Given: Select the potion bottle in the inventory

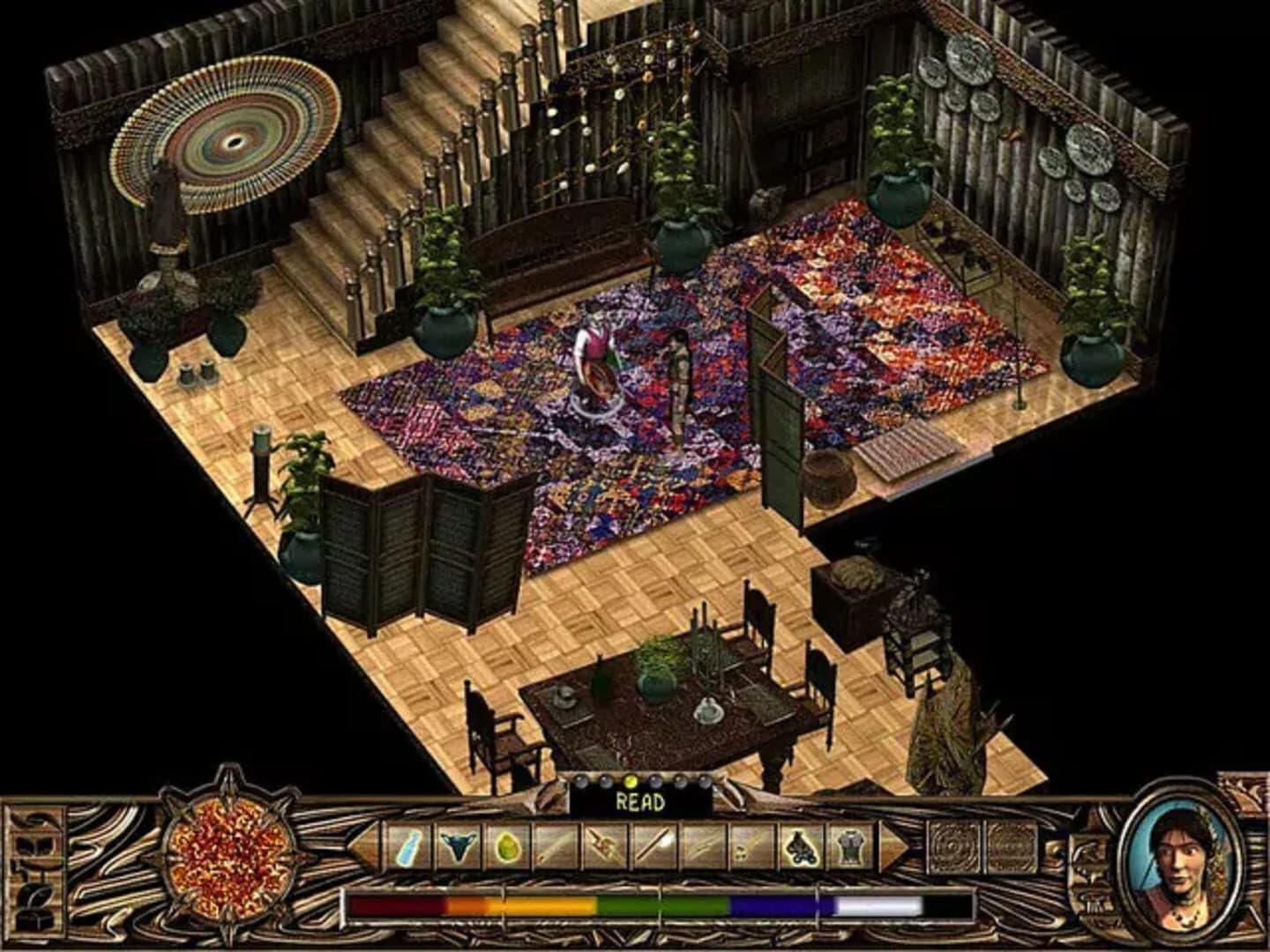Looking at the screenshot, I should click(x=407, y=846).
